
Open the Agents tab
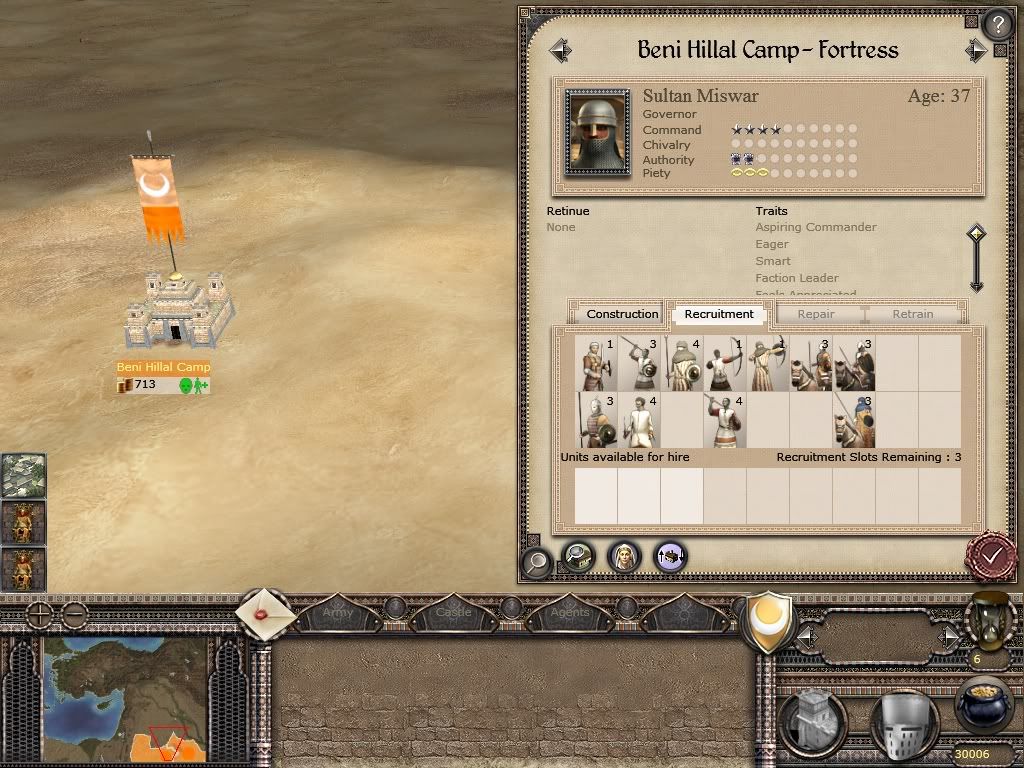coord(570,612)
